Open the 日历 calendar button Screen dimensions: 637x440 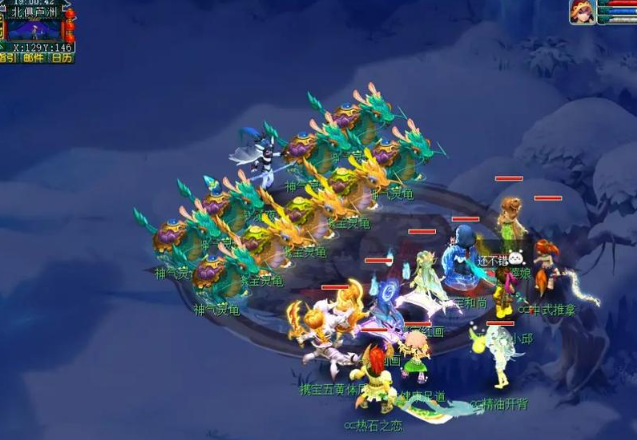tap(62, 58)
